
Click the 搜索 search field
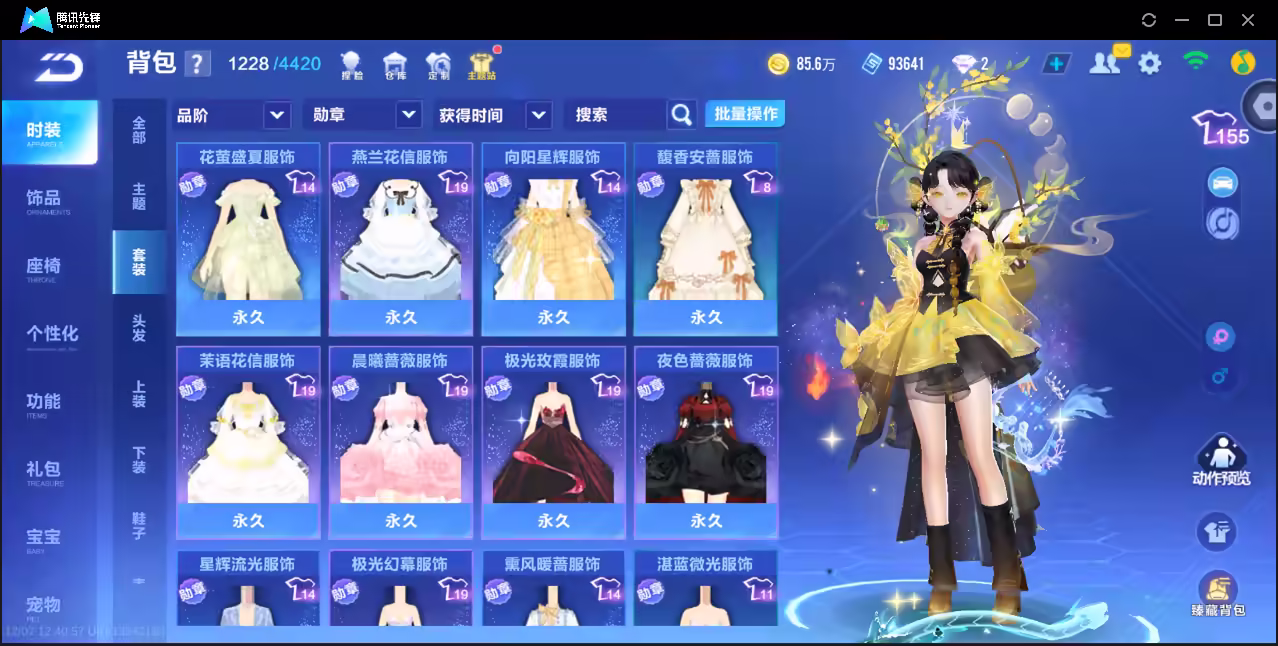[616, 115]
